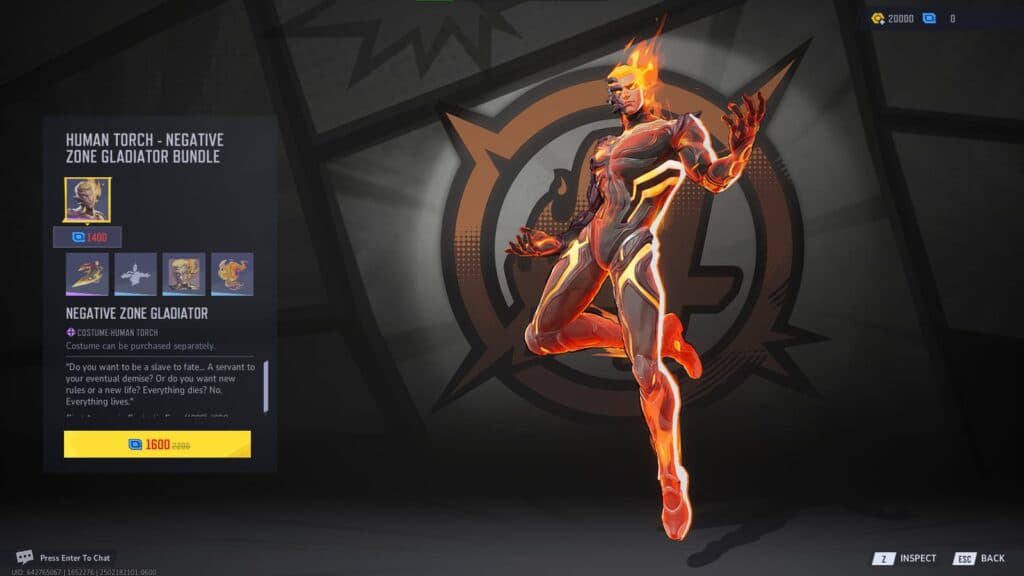Pick the flame spray item thumbnail
Viewport: 1024px width, 576px height.
tap(232, 274)
